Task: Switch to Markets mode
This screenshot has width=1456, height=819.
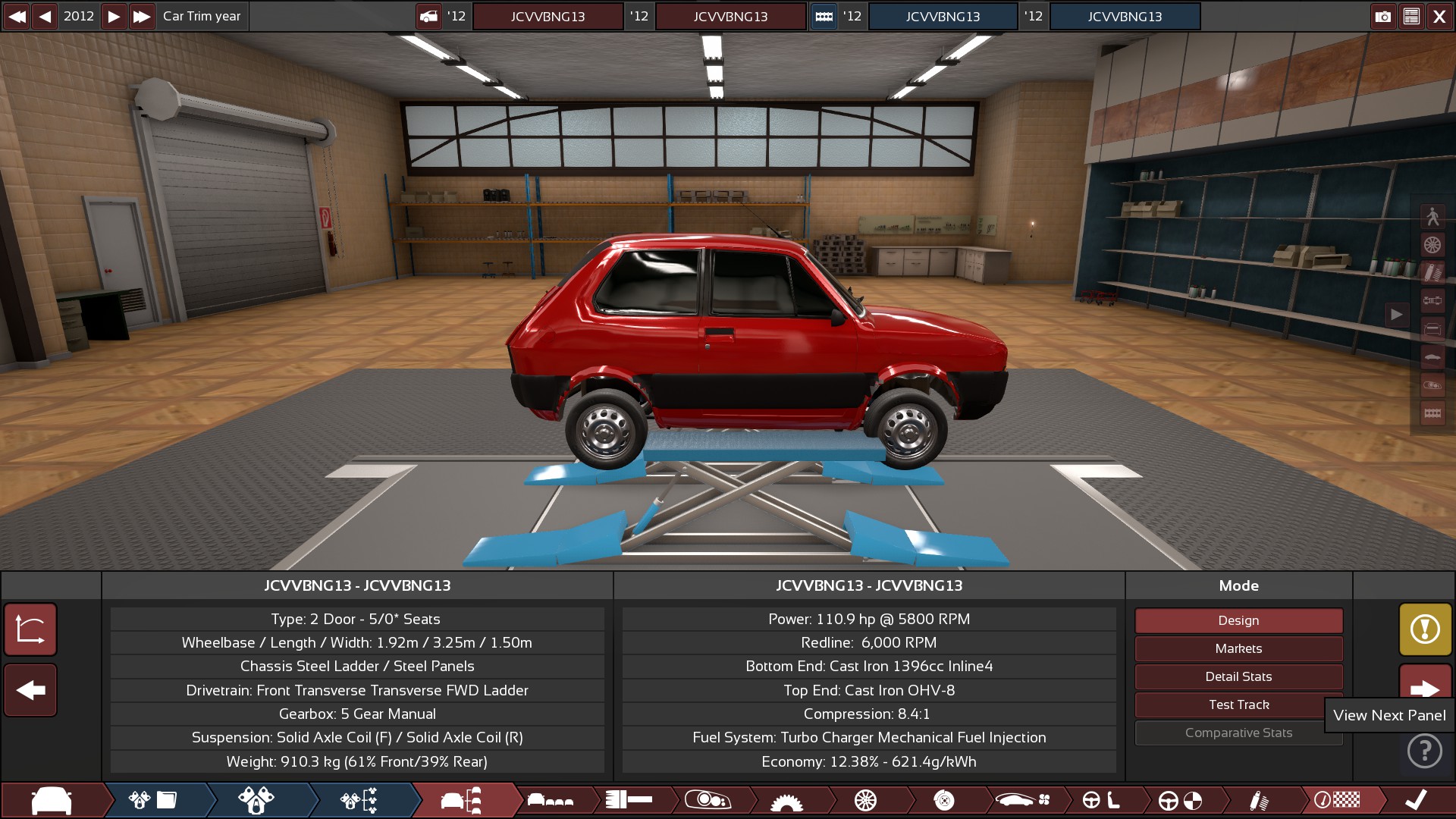Action: pyautogui.click(x=1238, y=648)
